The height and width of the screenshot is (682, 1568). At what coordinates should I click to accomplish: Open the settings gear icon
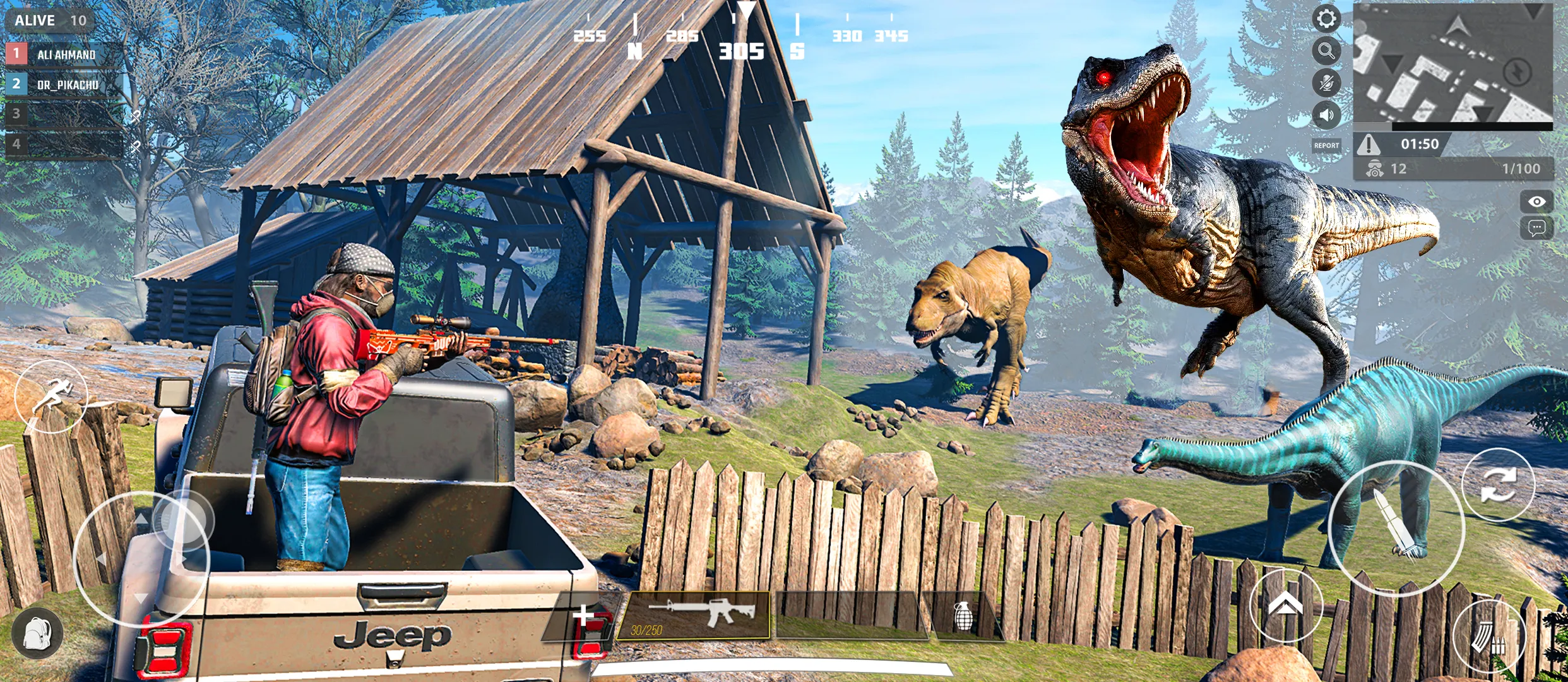(1326, 18)
